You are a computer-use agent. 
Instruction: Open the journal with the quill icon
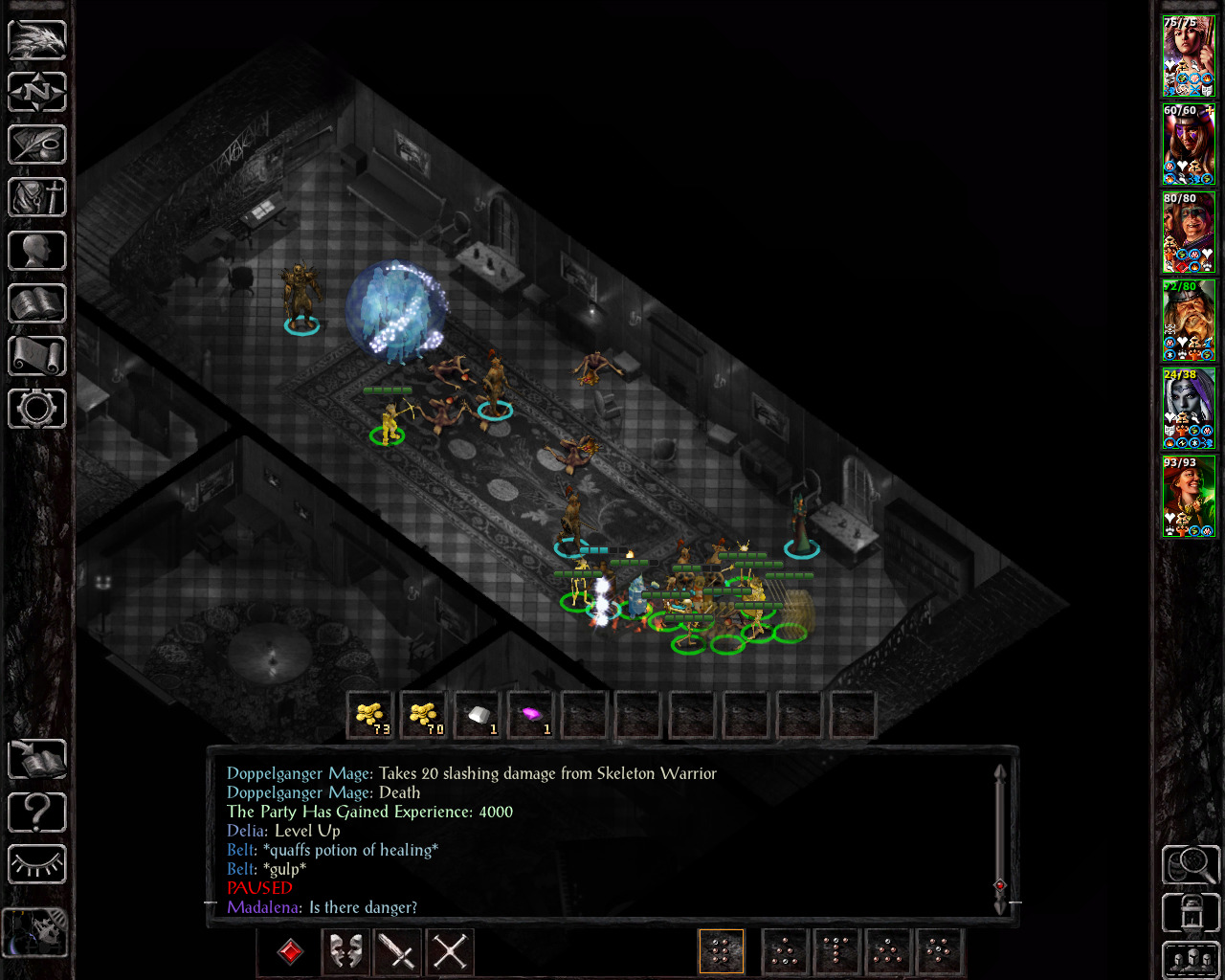[37, 145]
